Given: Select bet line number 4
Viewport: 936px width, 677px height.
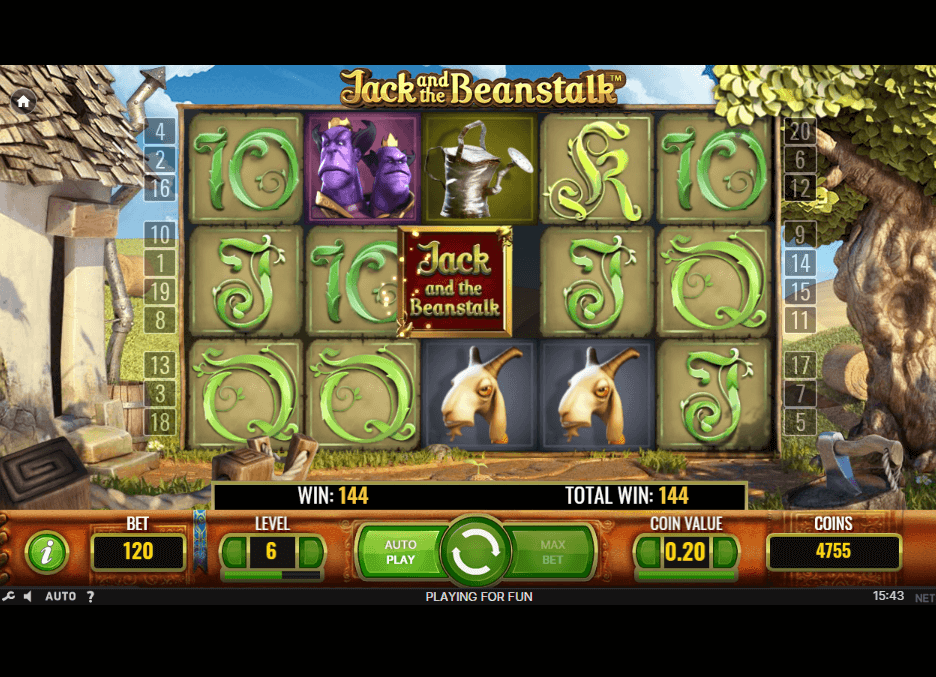Looking at the screenshot, I should (160, 131).
